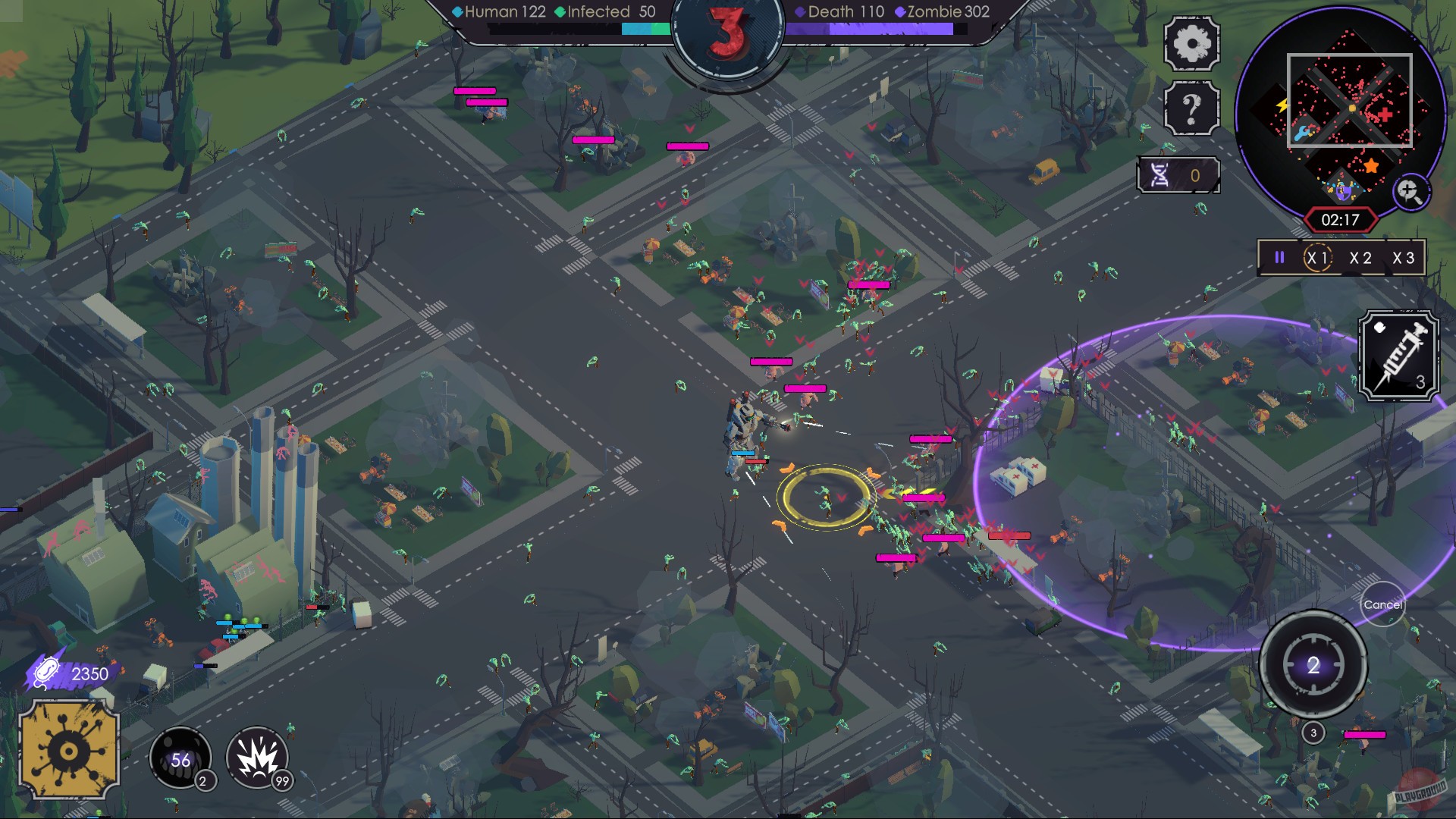Click the Cancel button near the targeting circle

(x=1384, y=604)
